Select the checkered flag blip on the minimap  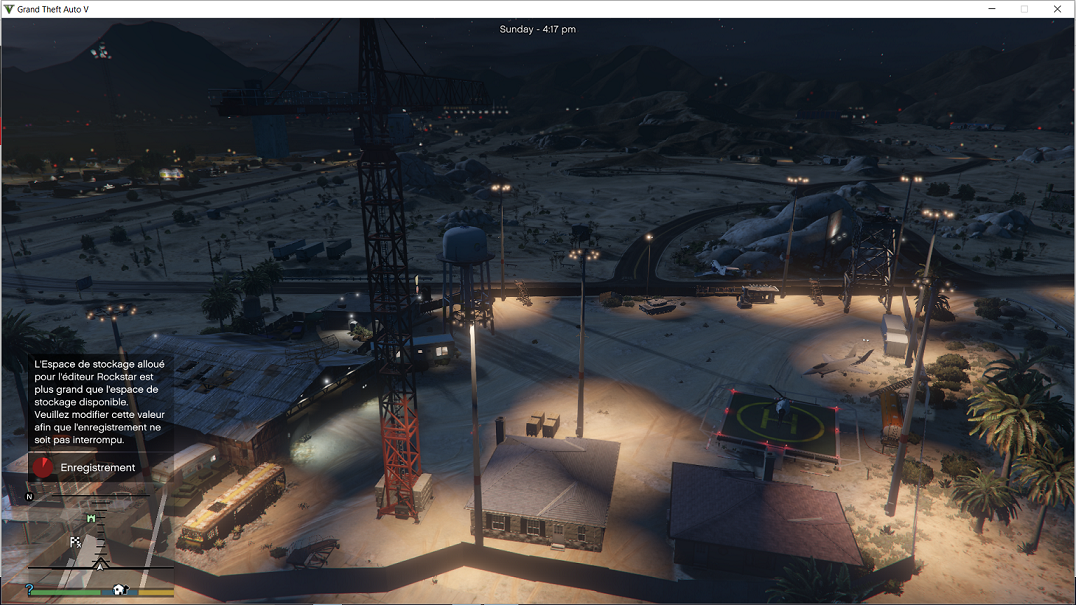coord(75,542)
